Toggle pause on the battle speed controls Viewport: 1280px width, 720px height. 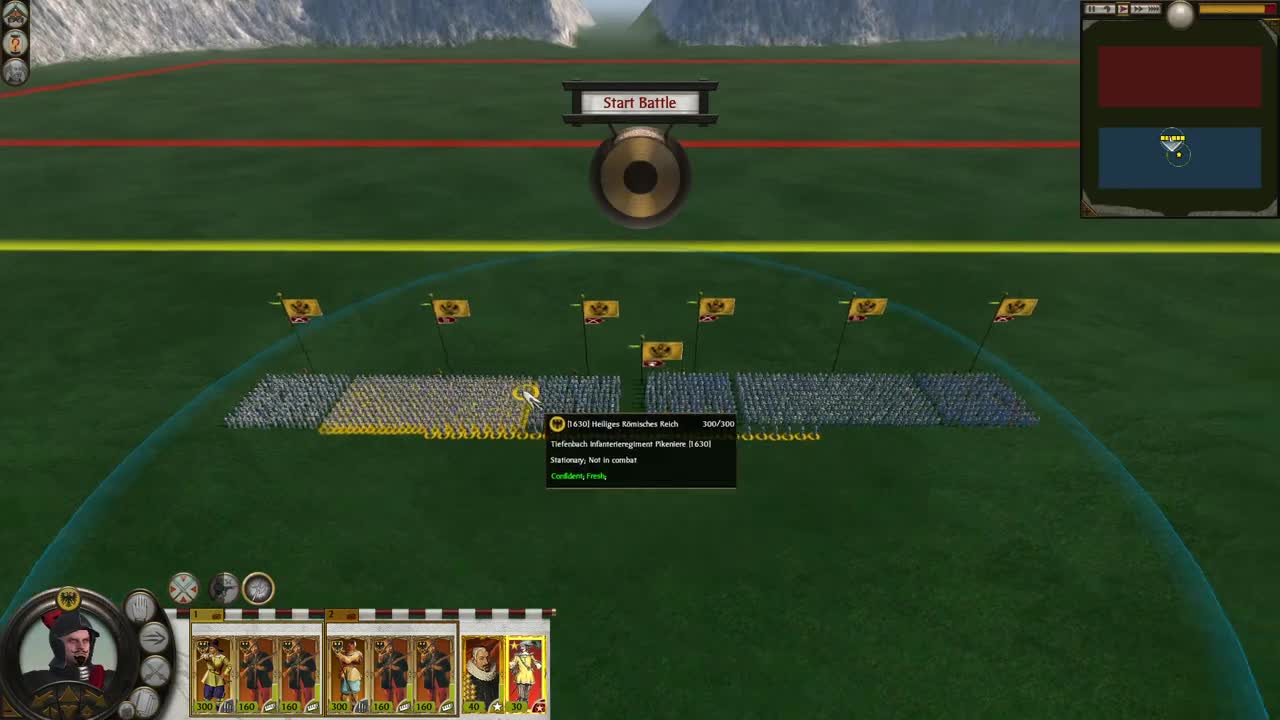pos(1093,9)
